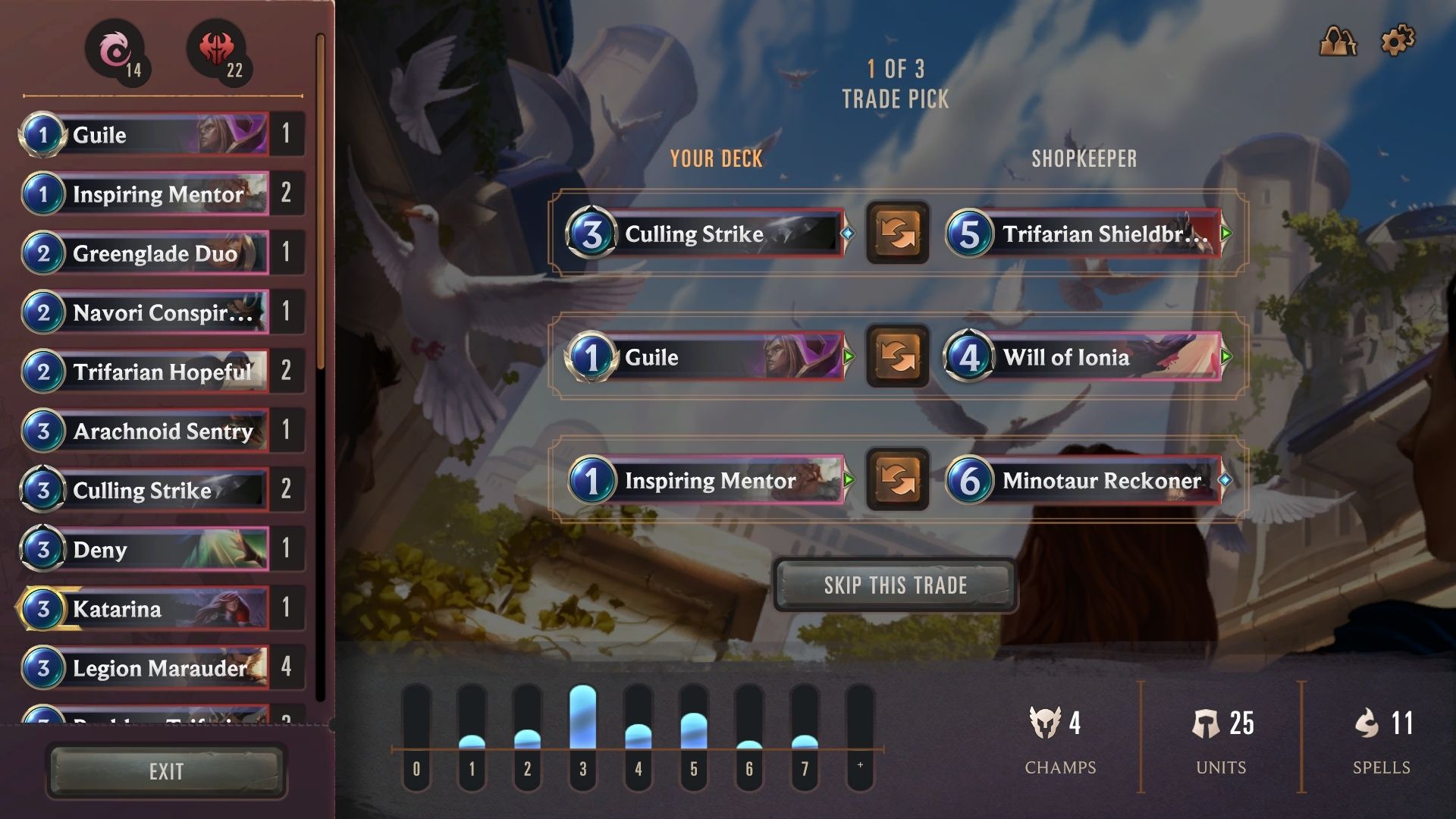Inspect the shopkeeper's Minotaur Reckoner card
Image resolution: width=1456 pixels, height=819 pixels.
click(x=1084, y=480)
